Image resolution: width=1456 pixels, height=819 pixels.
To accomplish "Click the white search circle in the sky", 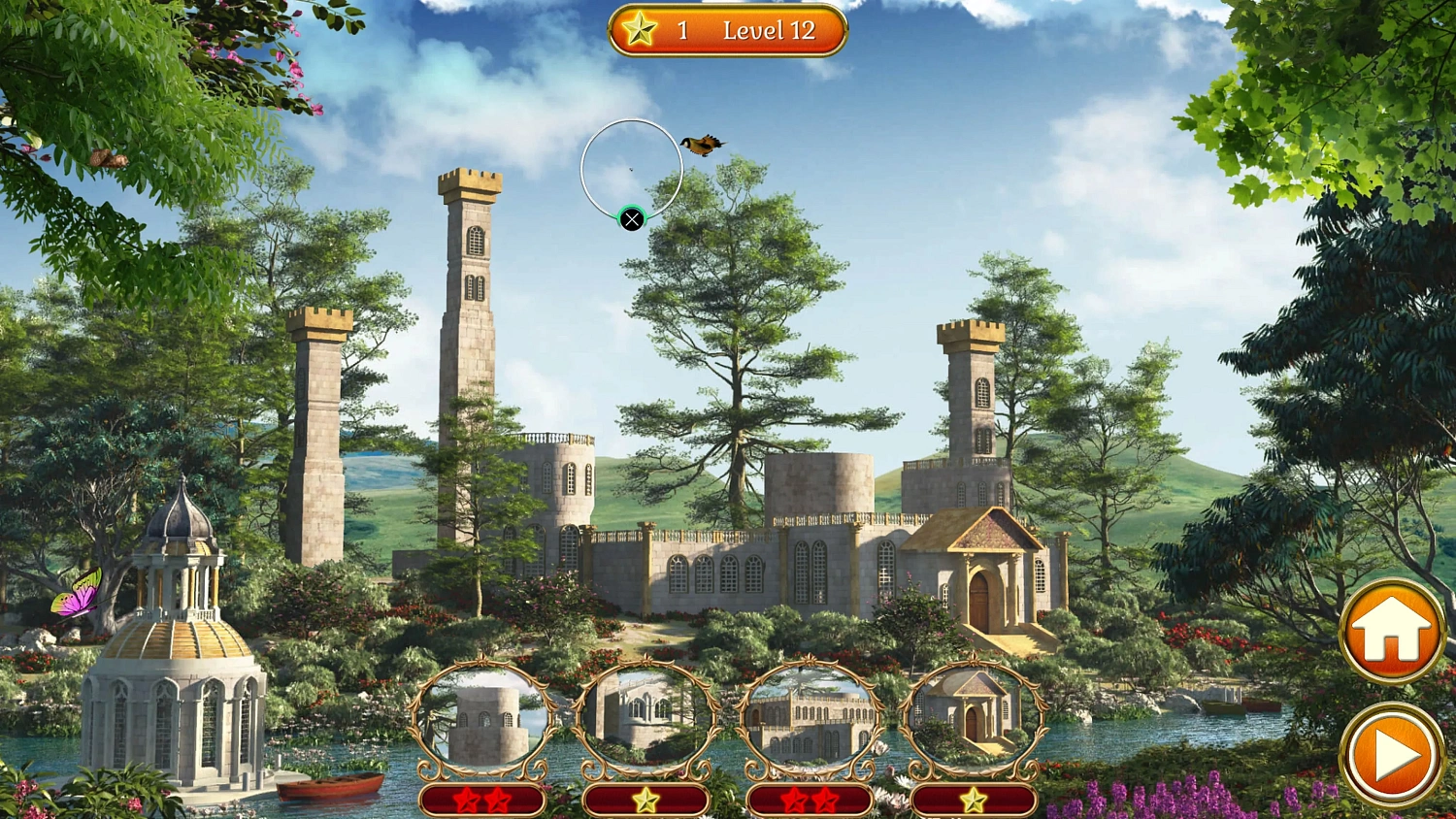I will click(x=632, y=168).
